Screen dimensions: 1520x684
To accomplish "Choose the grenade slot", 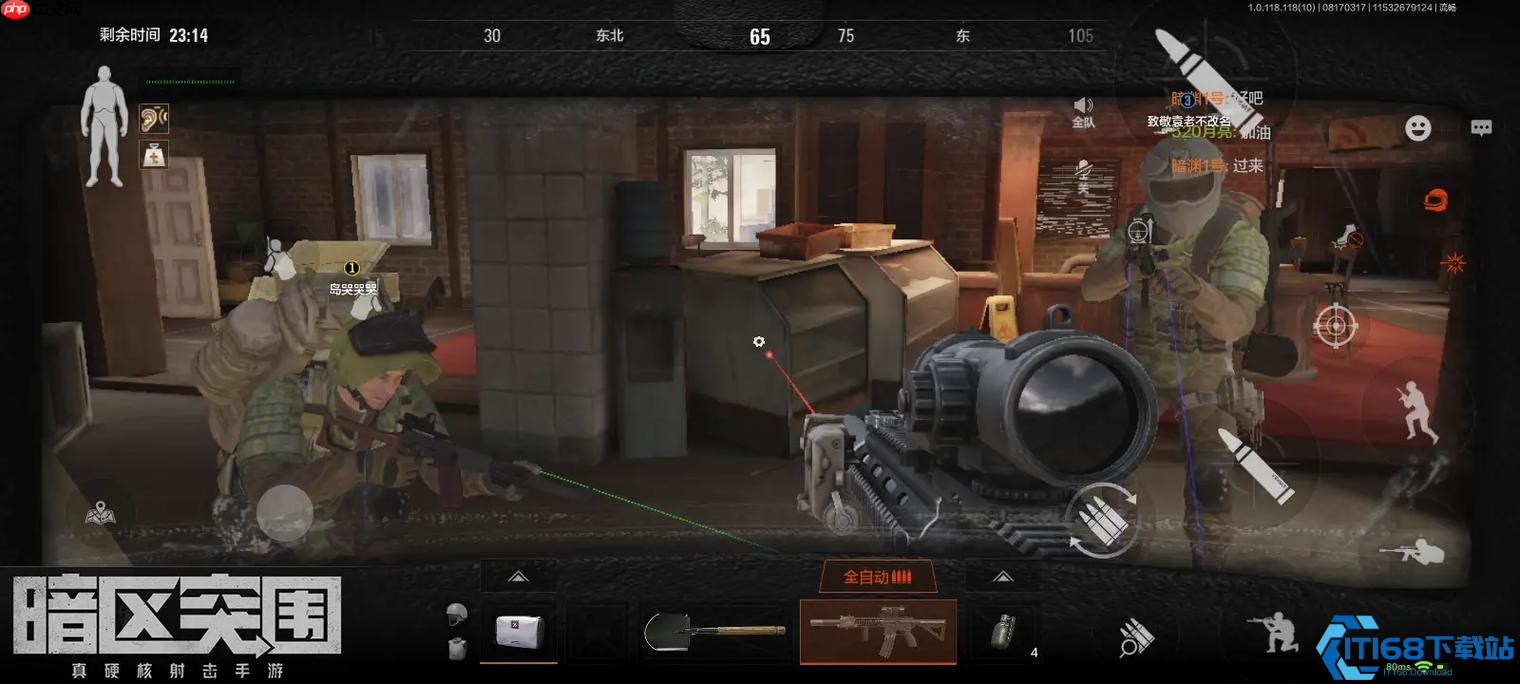I will pyautogui.click(x=1002, y=633).
